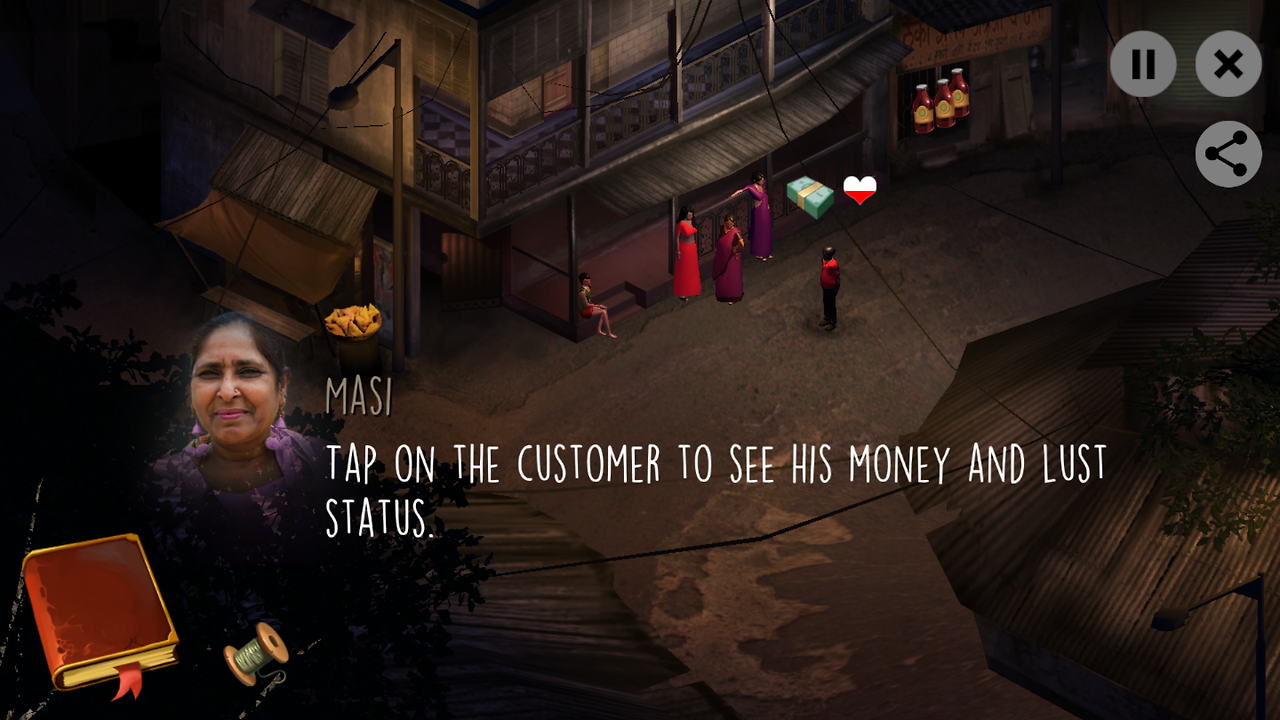Pause the game
Screen dimensions: 1280x720
pyautogui.click(x=1143, y=64)
